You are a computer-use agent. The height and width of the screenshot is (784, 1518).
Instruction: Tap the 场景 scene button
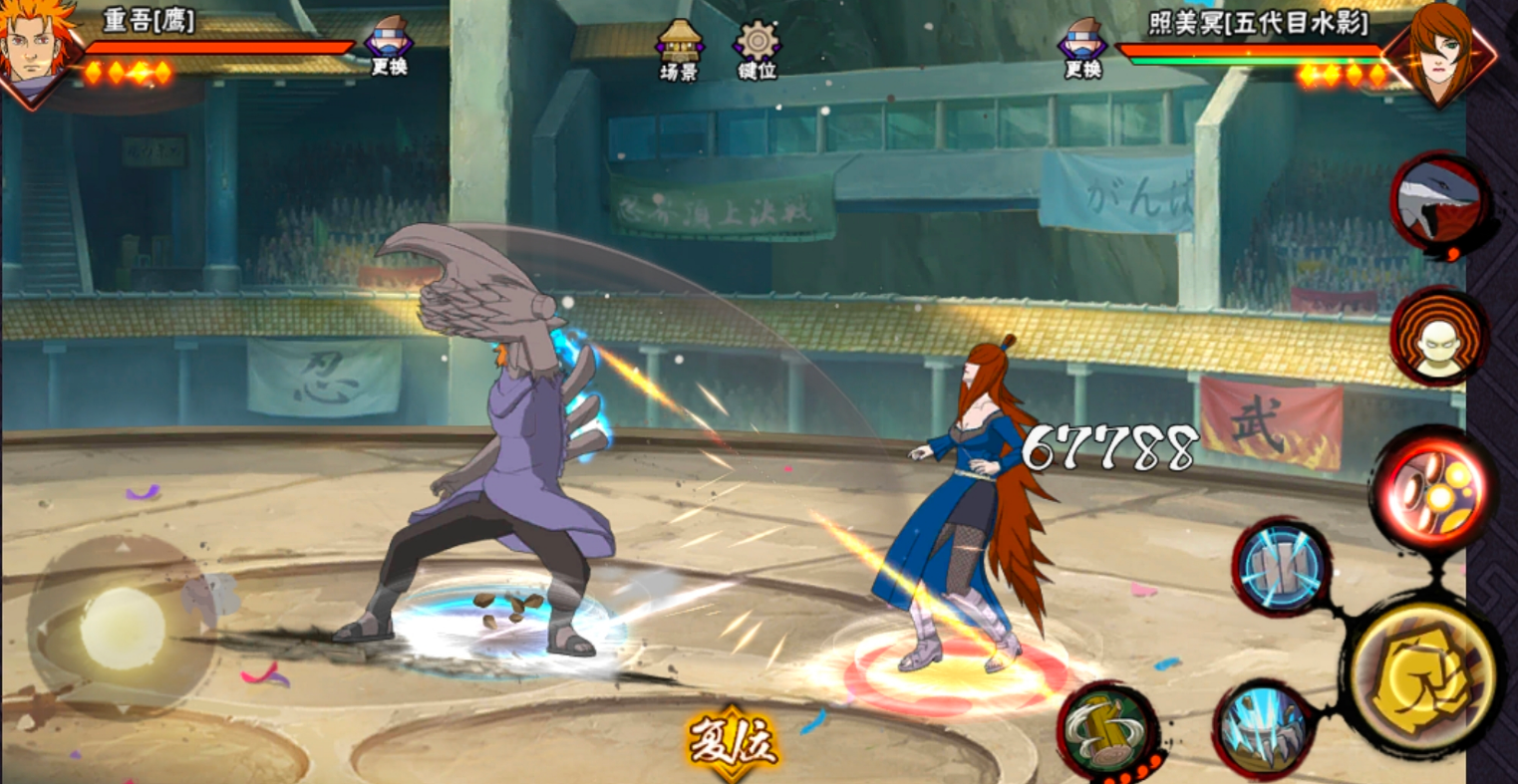[679, 48]
